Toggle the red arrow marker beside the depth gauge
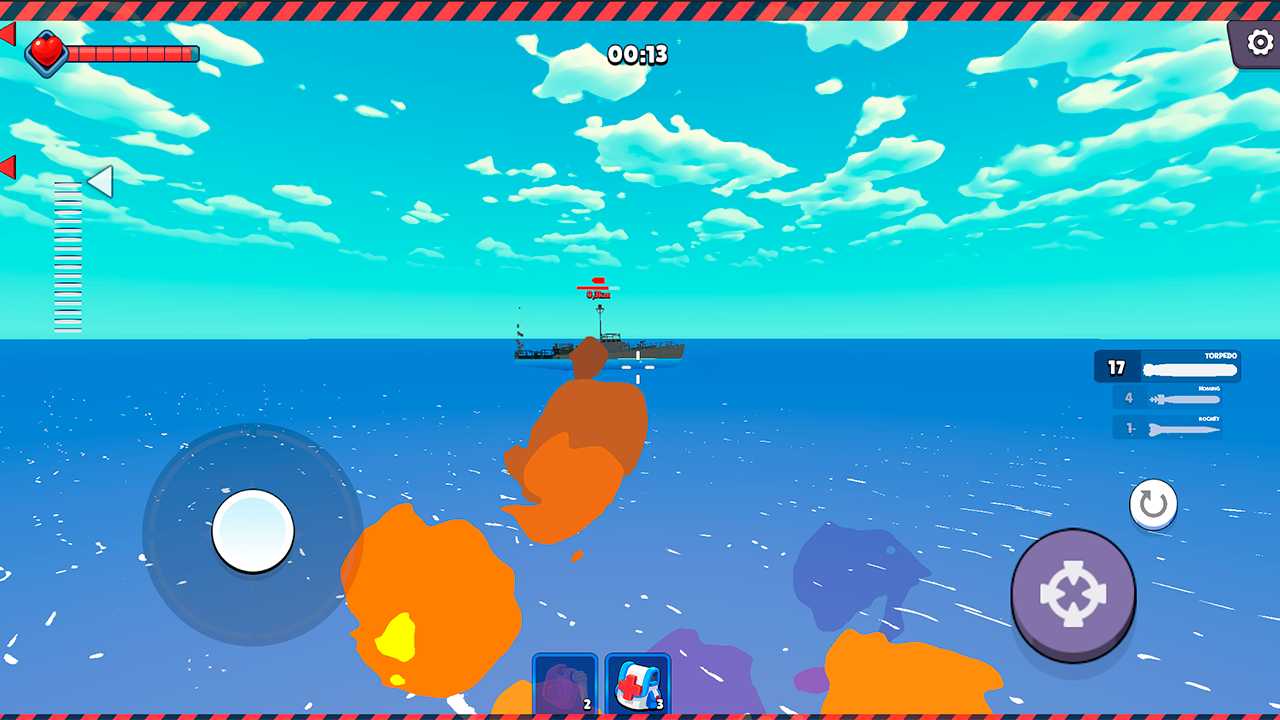The image size is (1280, 720). point(8,167)
